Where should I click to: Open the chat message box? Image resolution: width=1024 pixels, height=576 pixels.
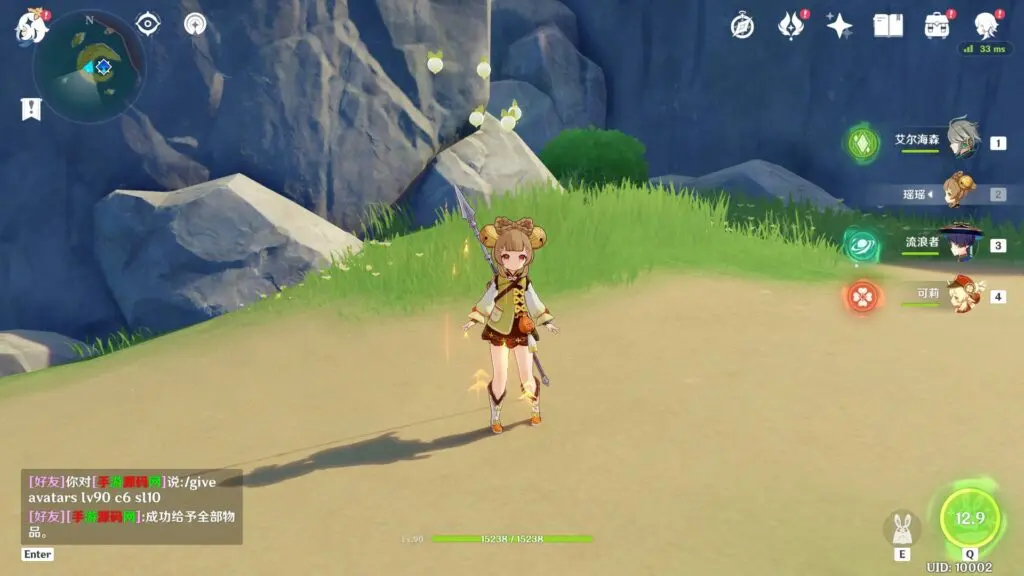(131, 506)
